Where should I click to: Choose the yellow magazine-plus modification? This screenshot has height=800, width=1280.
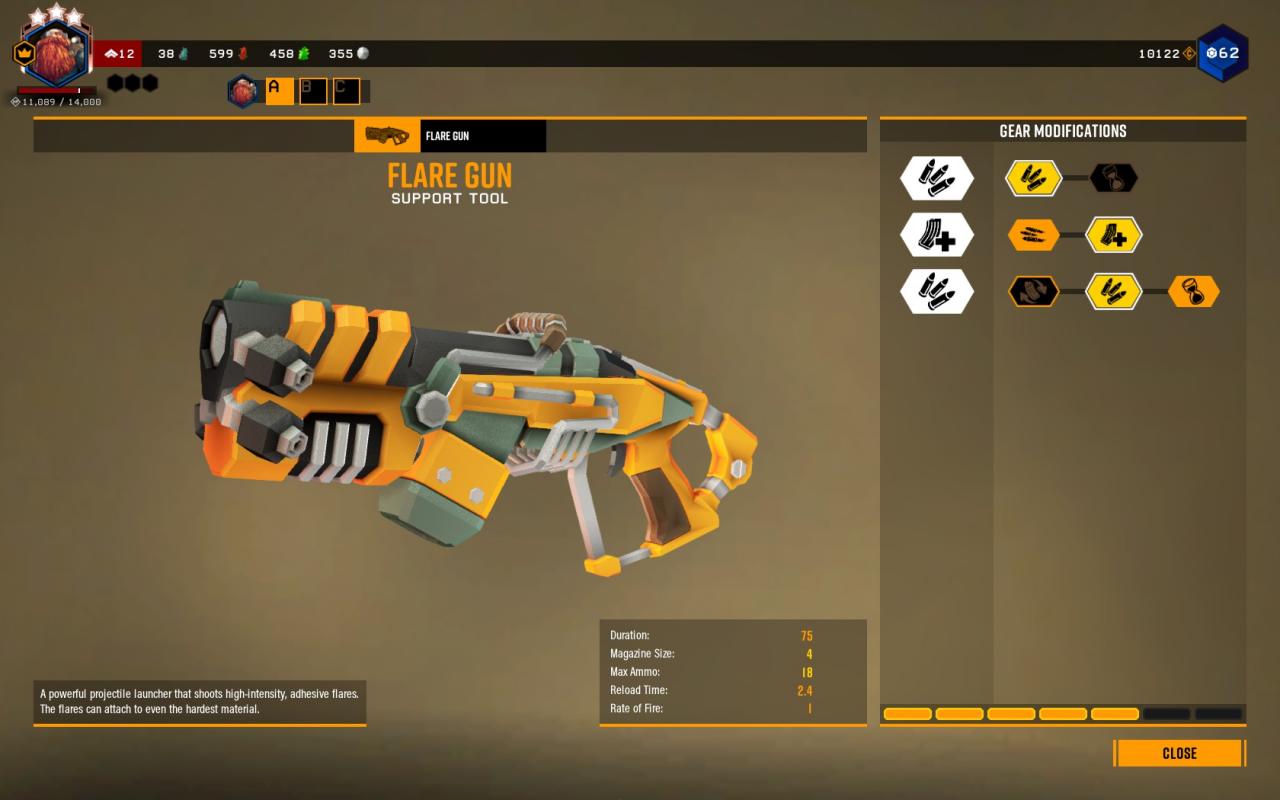(1113, 236)
